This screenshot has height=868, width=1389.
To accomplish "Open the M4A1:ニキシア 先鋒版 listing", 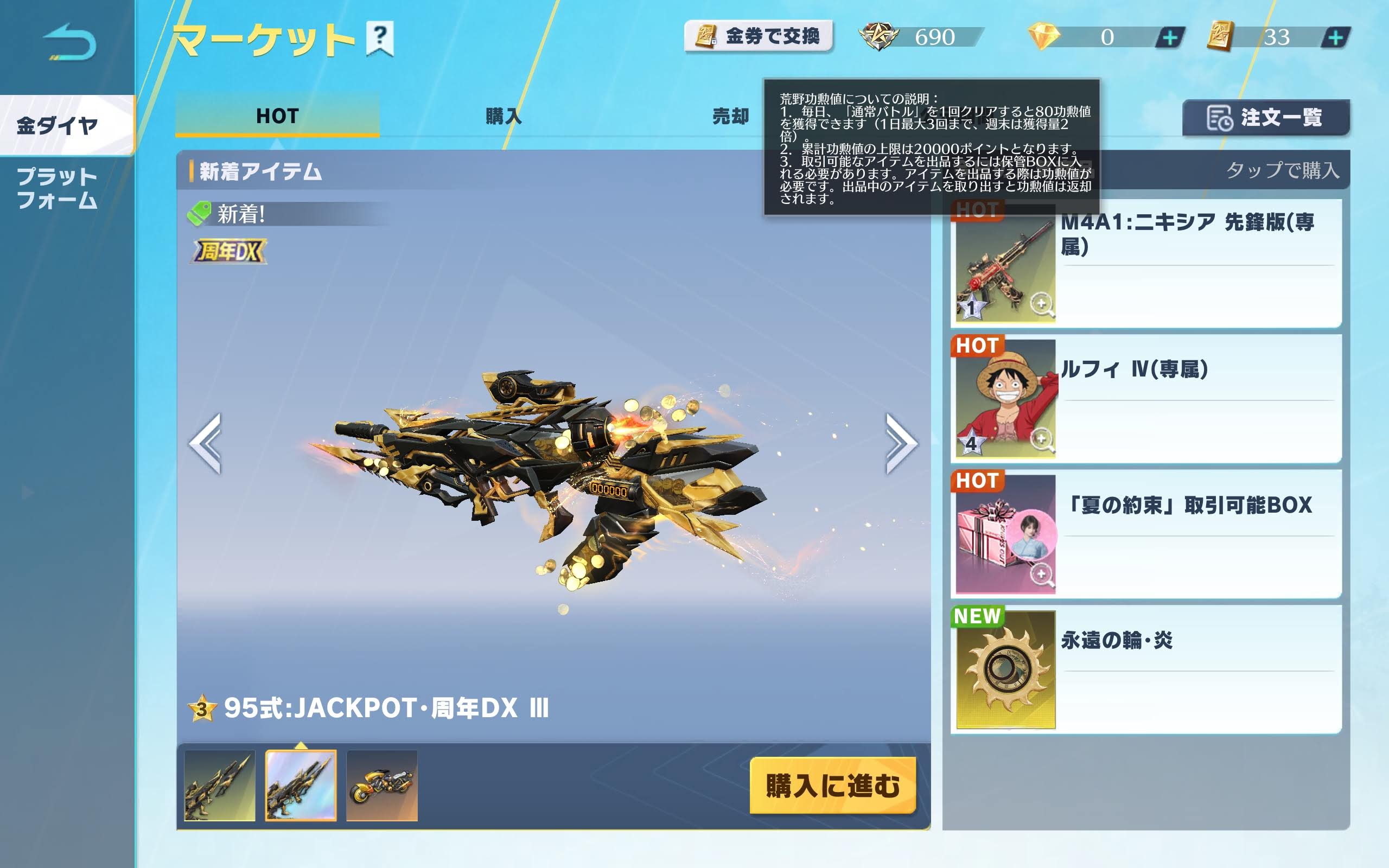I will [x=1145, y=265].
